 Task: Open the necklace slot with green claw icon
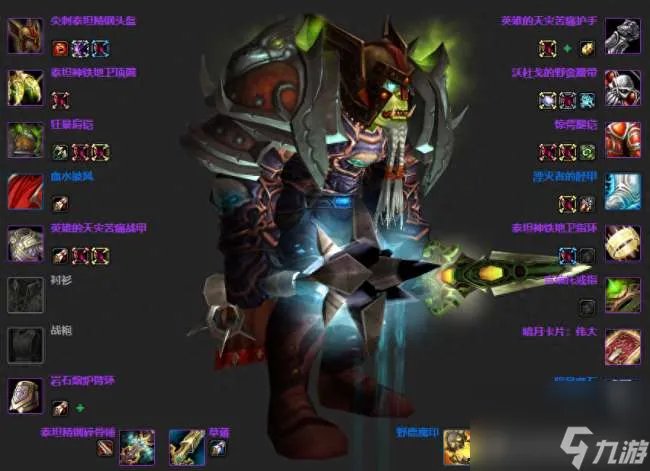tap(25, 88)
